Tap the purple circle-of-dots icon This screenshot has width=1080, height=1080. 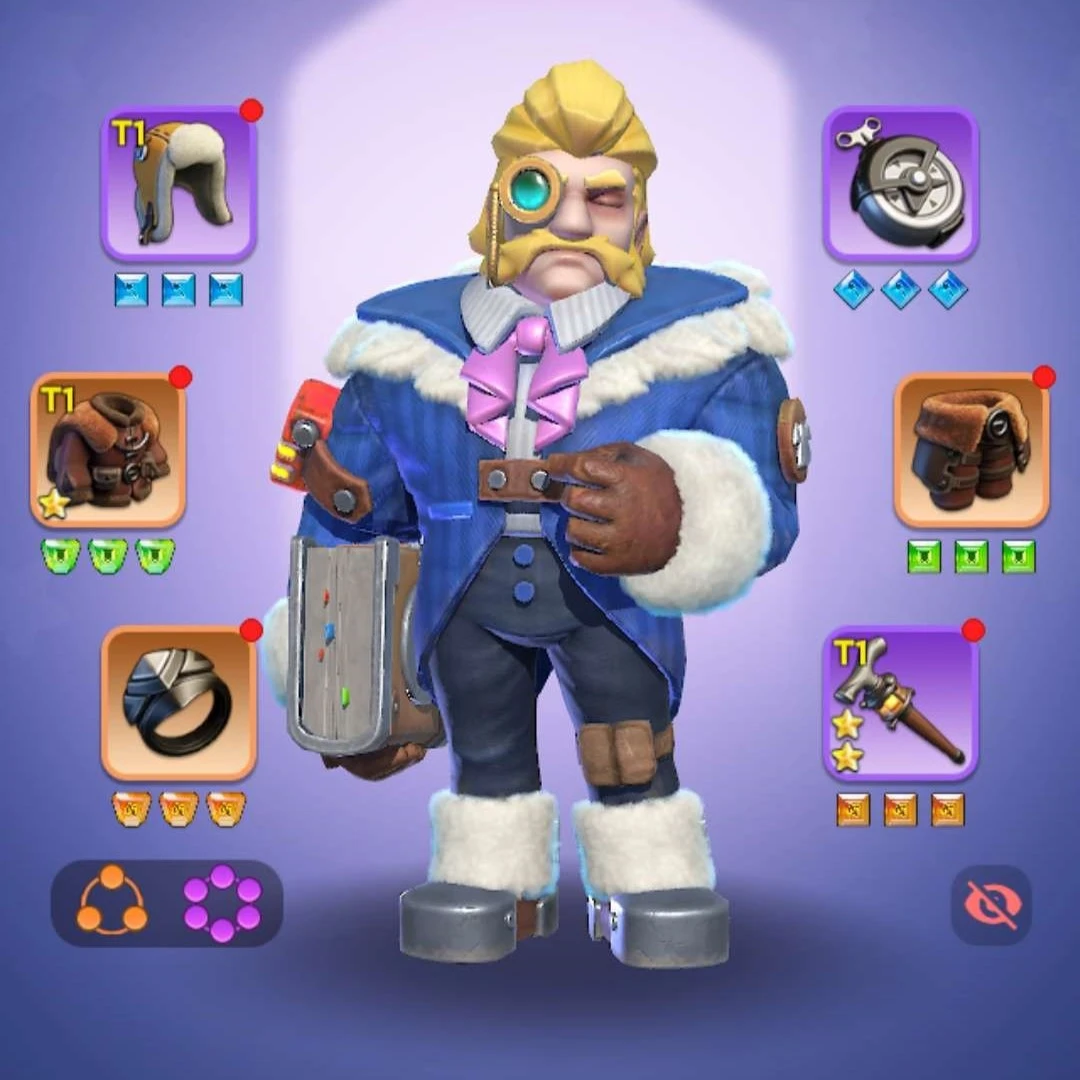(222, 902)
